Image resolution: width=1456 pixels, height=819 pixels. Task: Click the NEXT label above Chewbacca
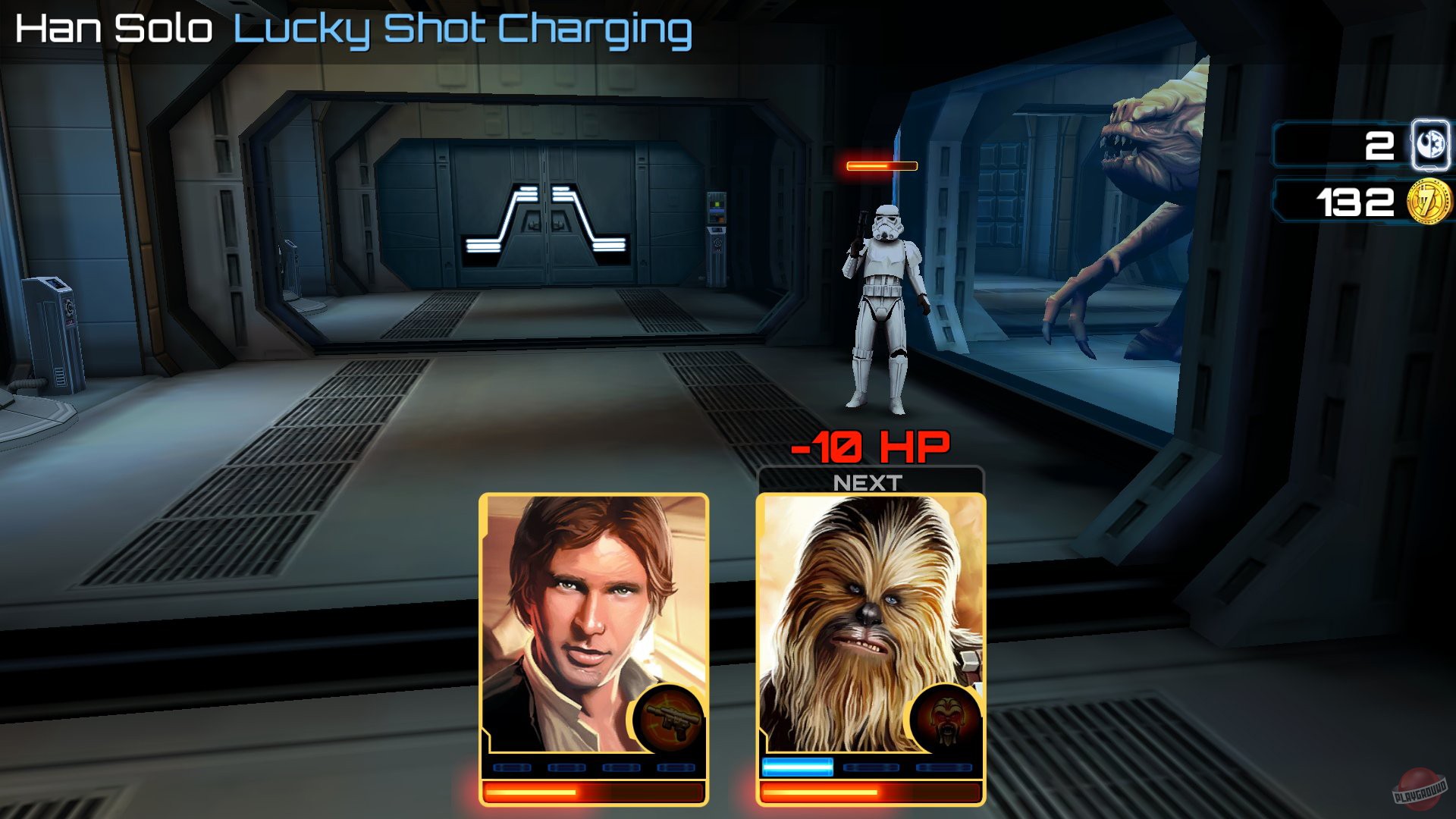click(869, 480)
